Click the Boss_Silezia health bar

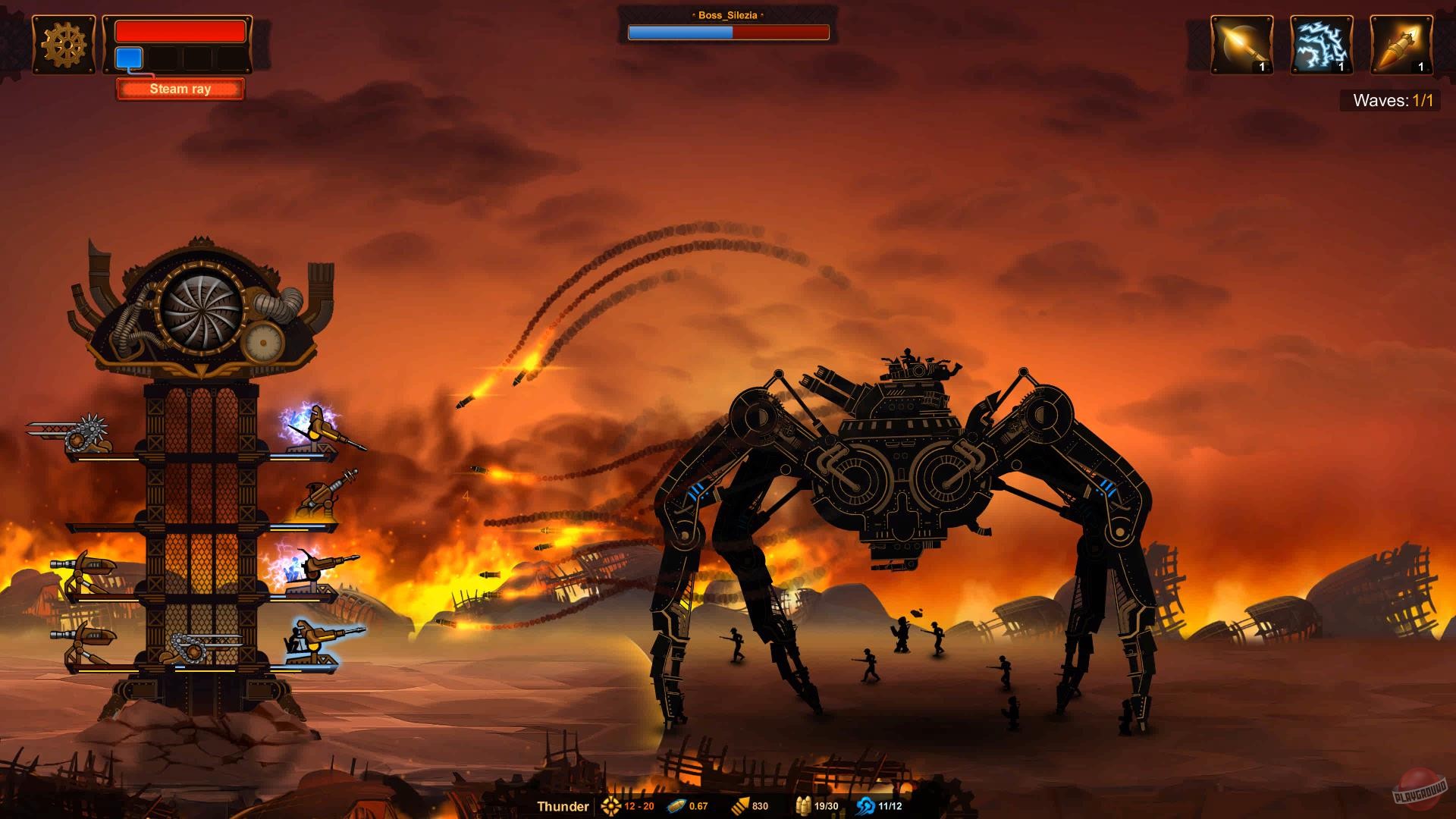click(x=728, y=33)
